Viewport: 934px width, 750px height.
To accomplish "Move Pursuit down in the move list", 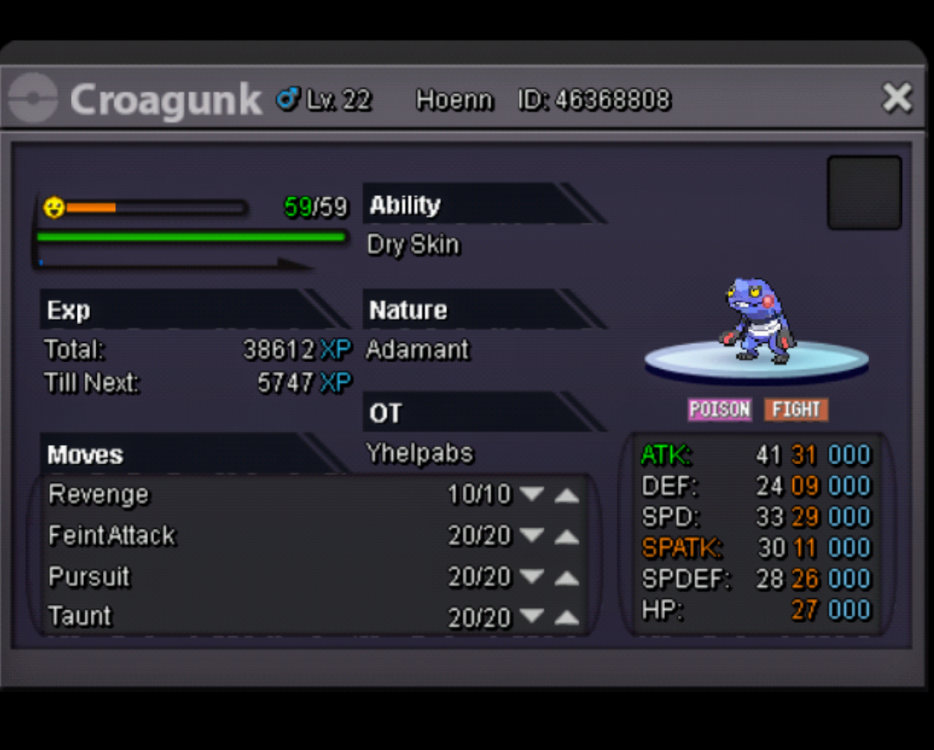I will [x=532, y=577].
